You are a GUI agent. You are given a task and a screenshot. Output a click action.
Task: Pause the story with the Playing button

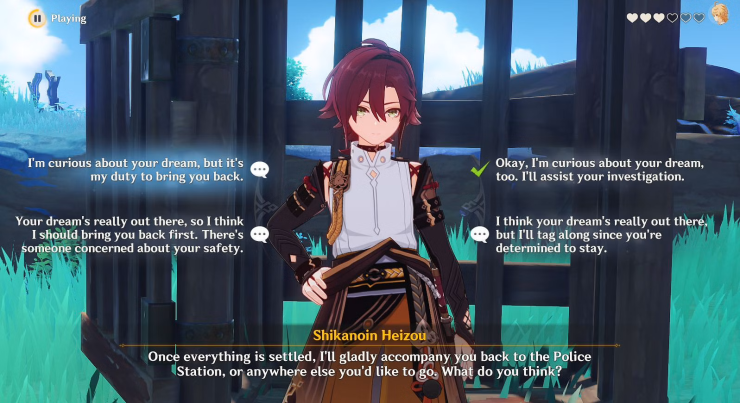(36, 17)
